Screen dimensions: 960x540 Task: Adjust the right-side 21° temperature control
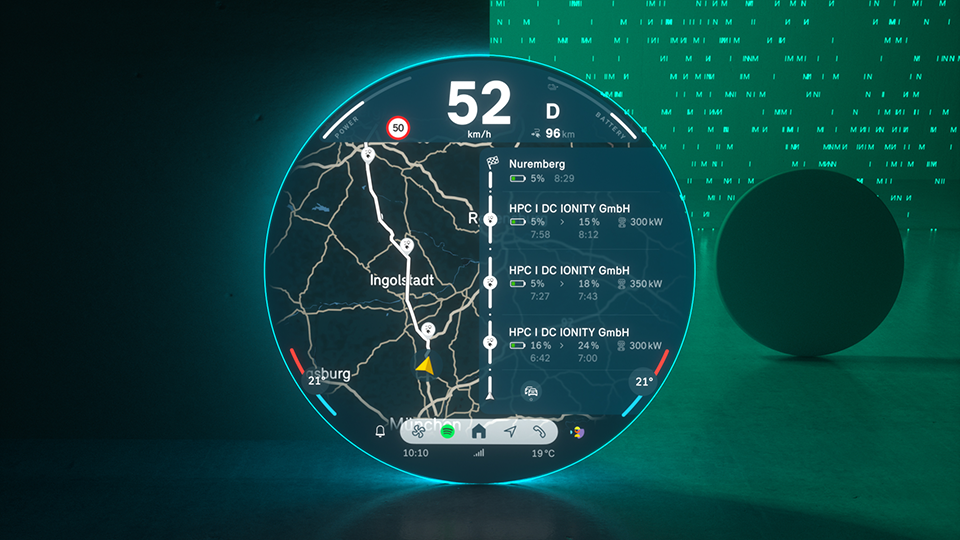point(644,381)
